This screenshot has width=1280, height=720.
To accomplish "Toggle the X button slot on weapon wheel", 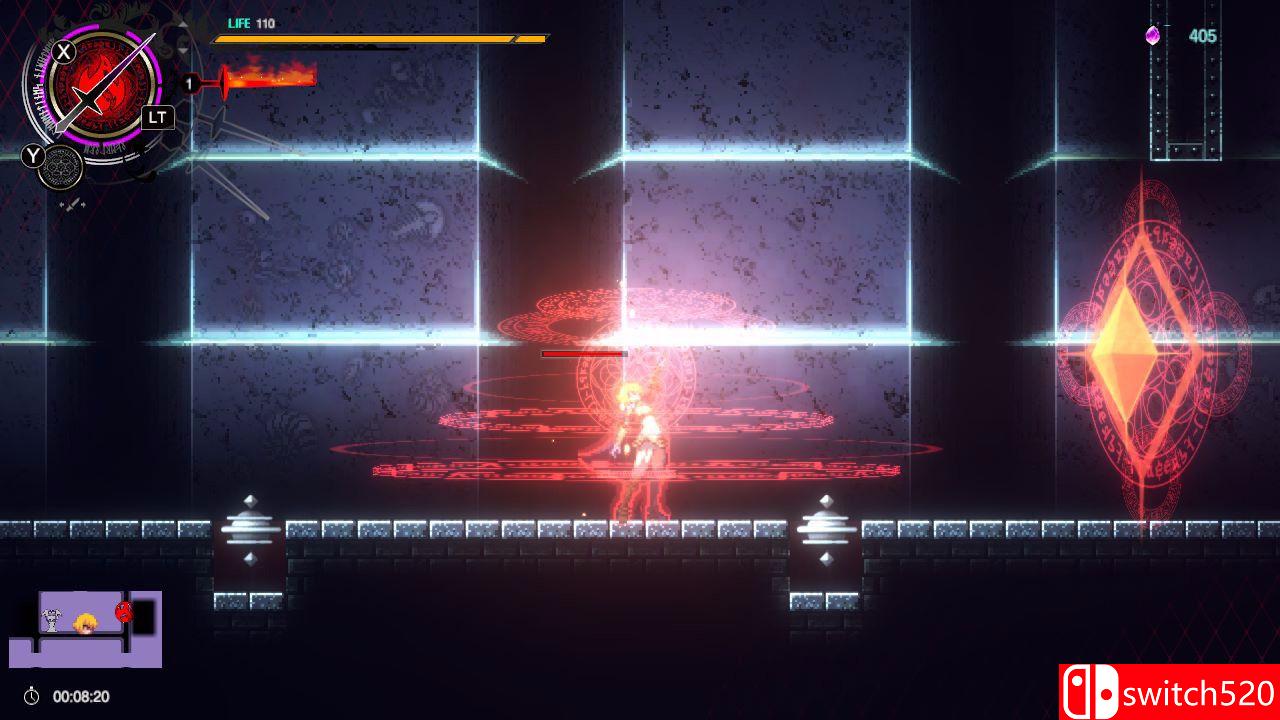I will (63, 50).
